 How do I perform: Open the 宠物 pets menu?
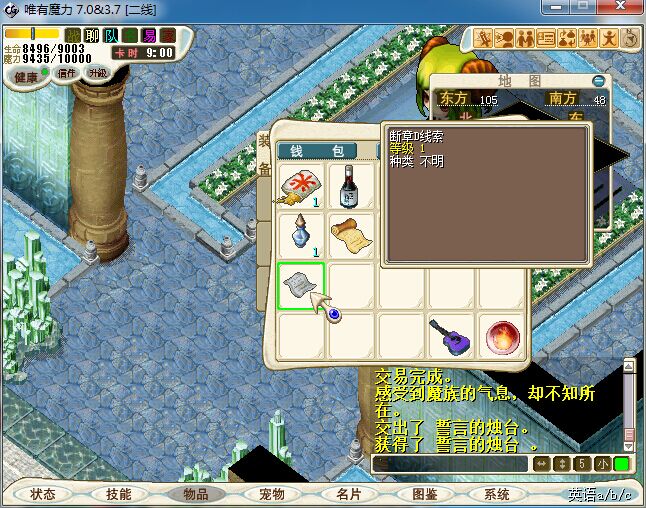click(x=271, y=494)
